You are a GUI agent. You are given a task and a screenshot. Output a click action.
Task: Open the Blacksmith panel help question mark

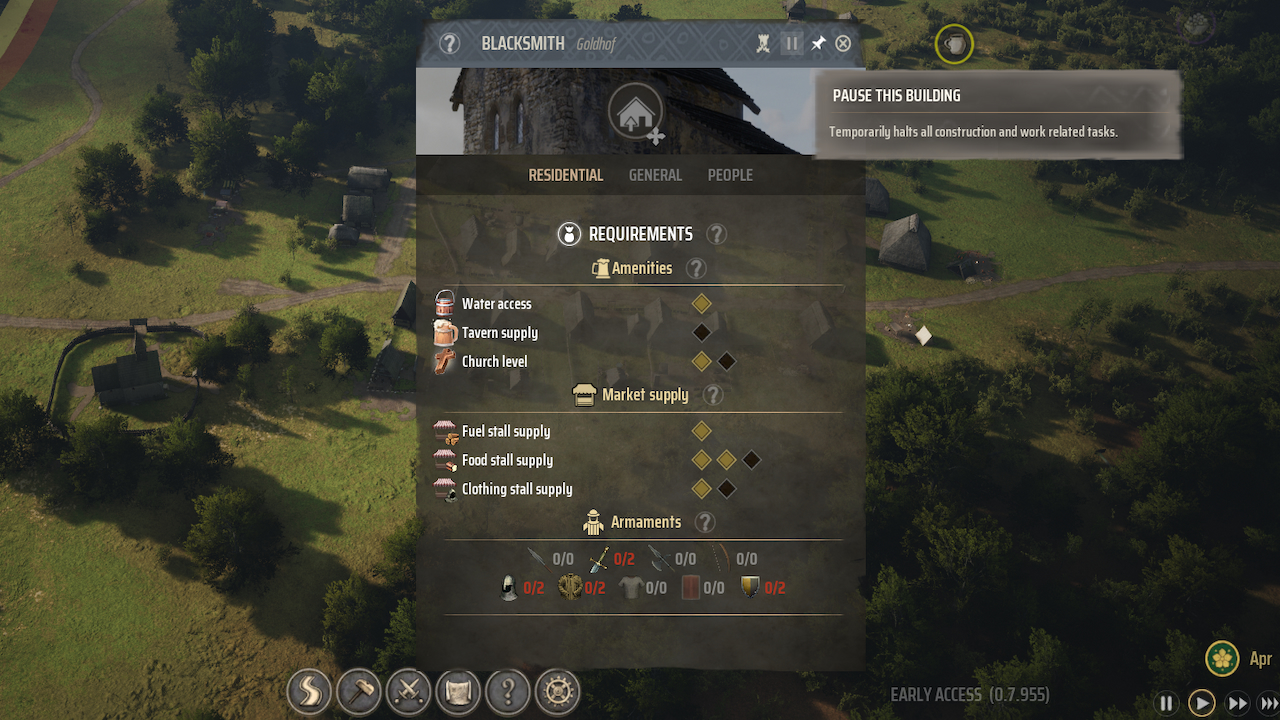click(x=450, y=44)
